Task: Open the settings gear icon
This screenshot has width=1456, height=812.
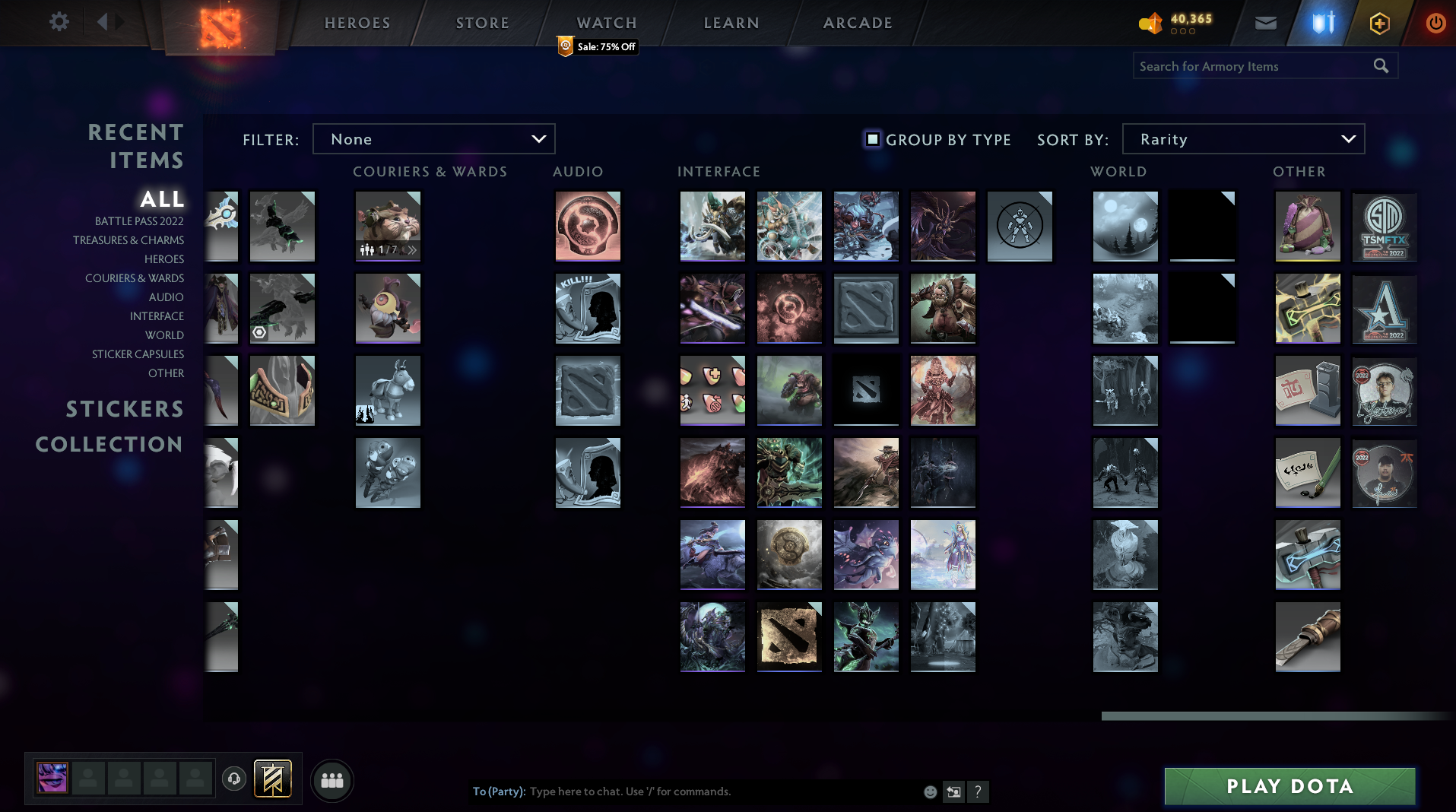Action: [x=59, y=21]
